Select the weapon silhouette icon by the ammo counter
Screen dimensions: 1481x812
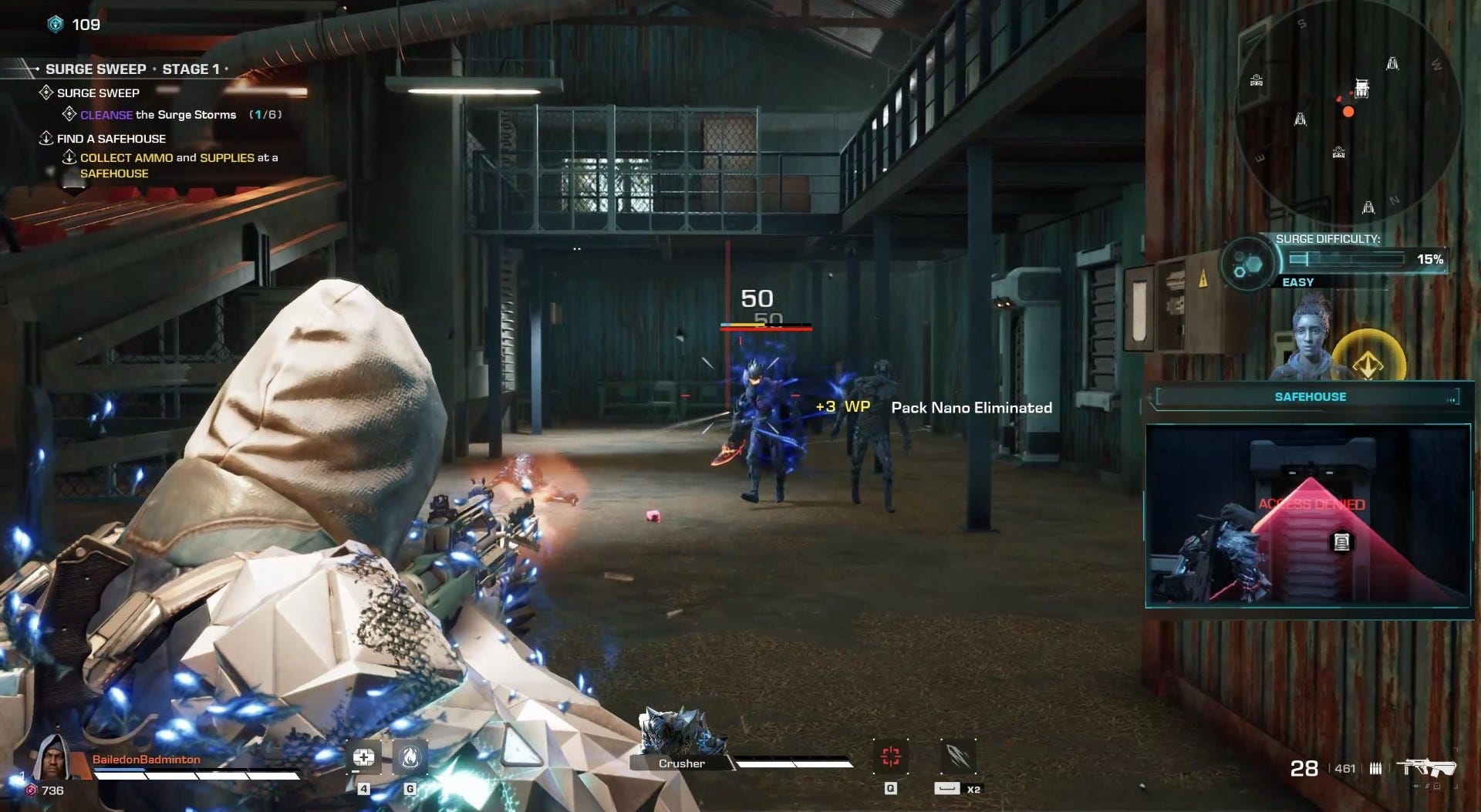1429,768
